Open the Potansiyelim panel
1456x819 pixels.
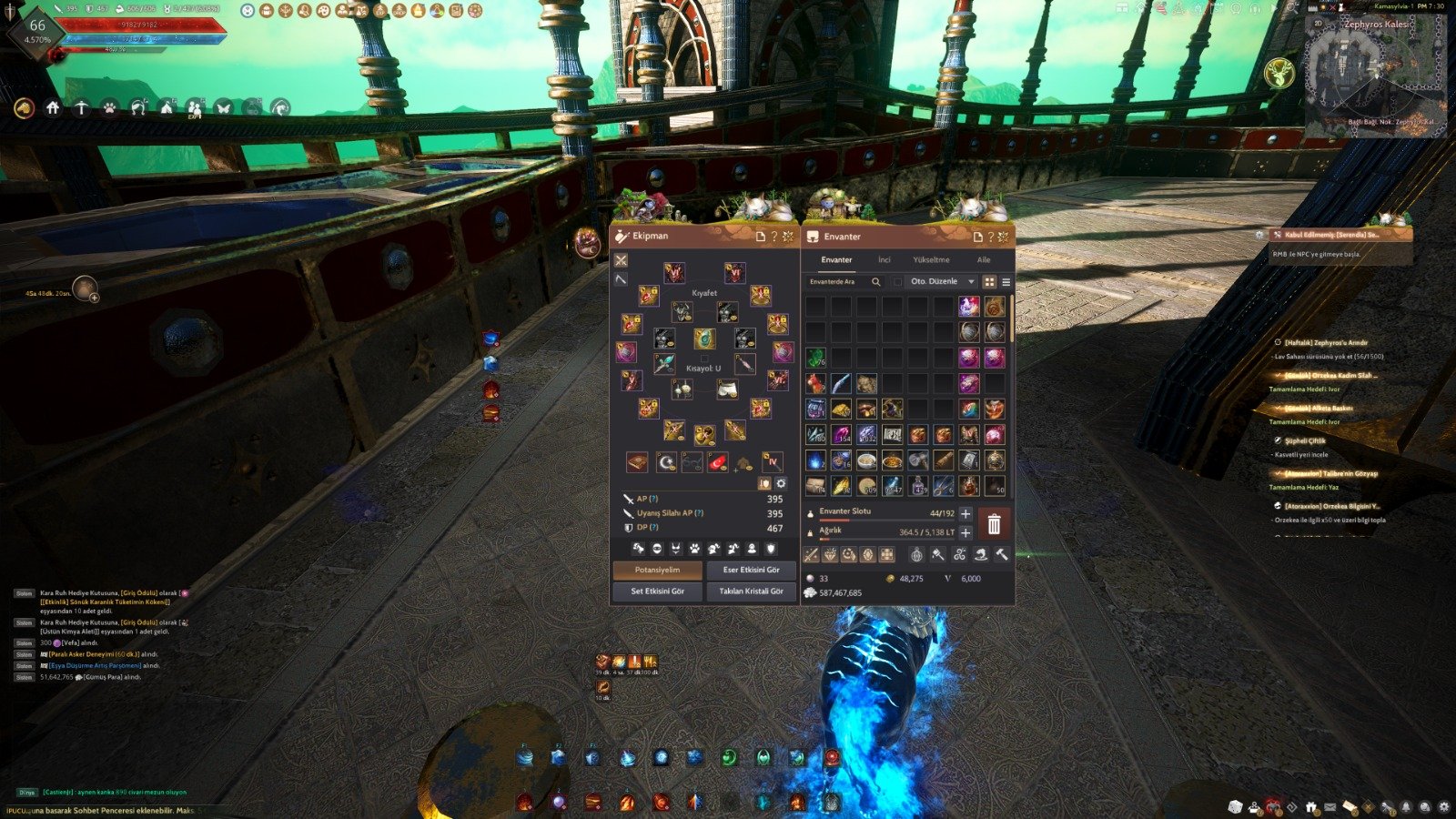tap(657, 570)
